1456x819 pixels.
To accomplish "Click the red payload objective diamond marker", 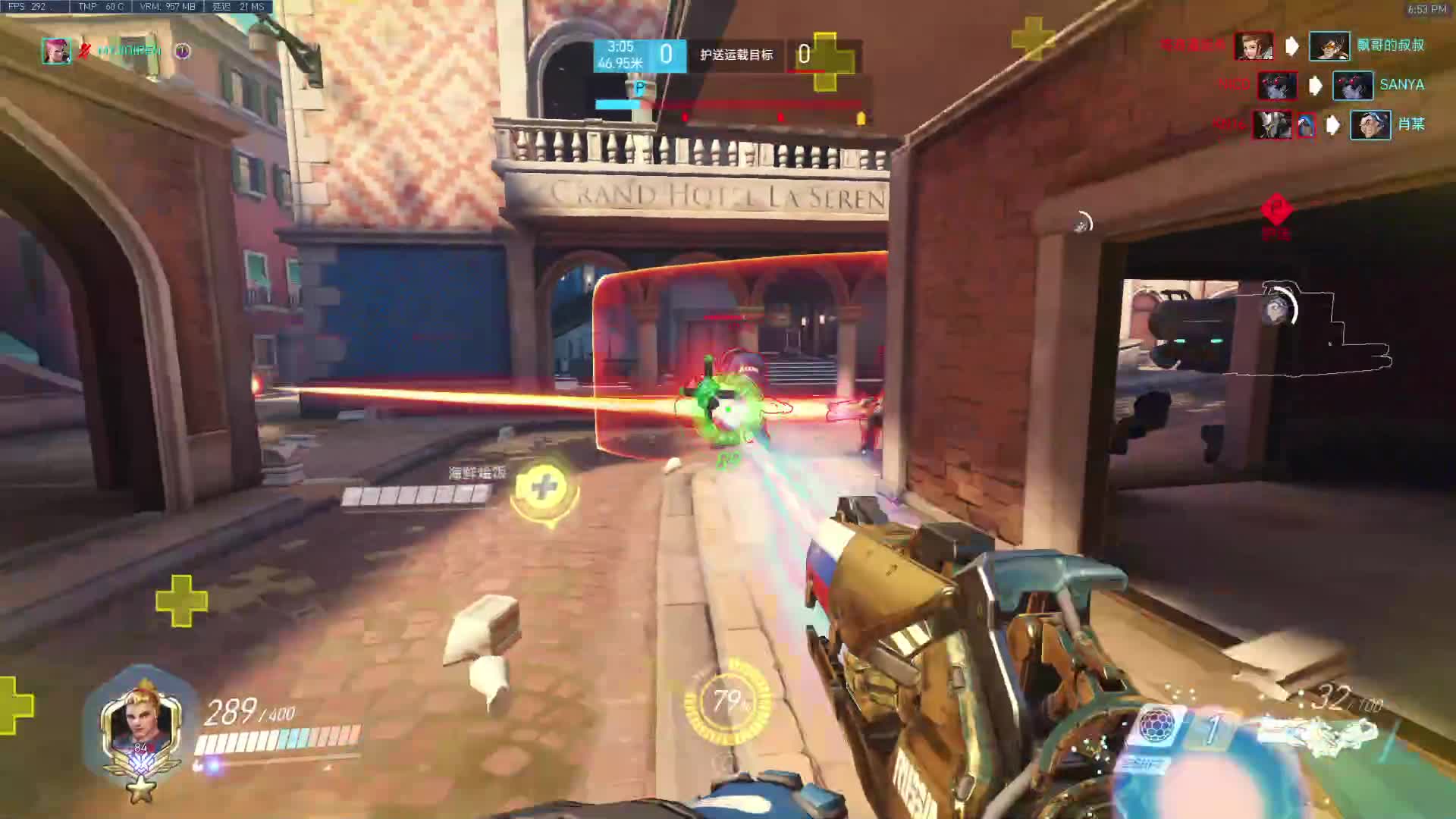I will pos(1276,208).
